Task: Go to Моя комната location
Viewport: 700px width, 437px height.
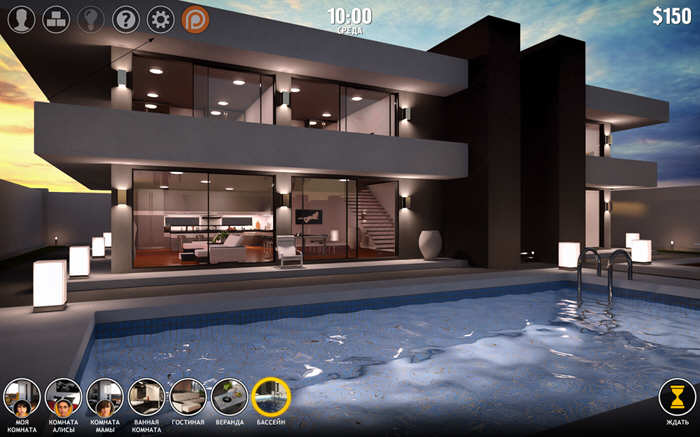Action: (x=21, y=397)
